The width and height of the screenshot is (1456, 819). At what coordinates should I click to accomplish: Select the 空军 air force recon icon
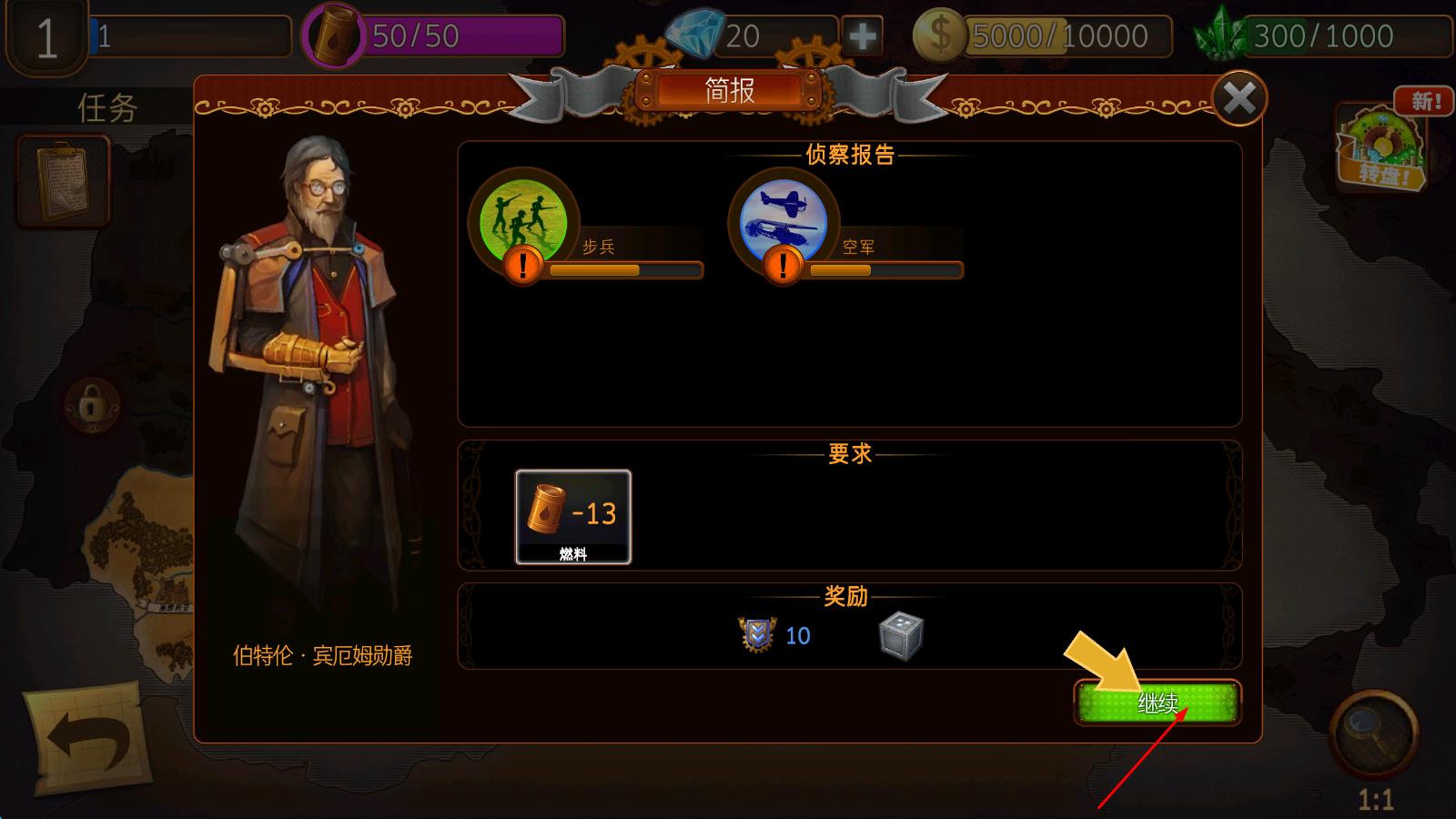pos(783,221)
